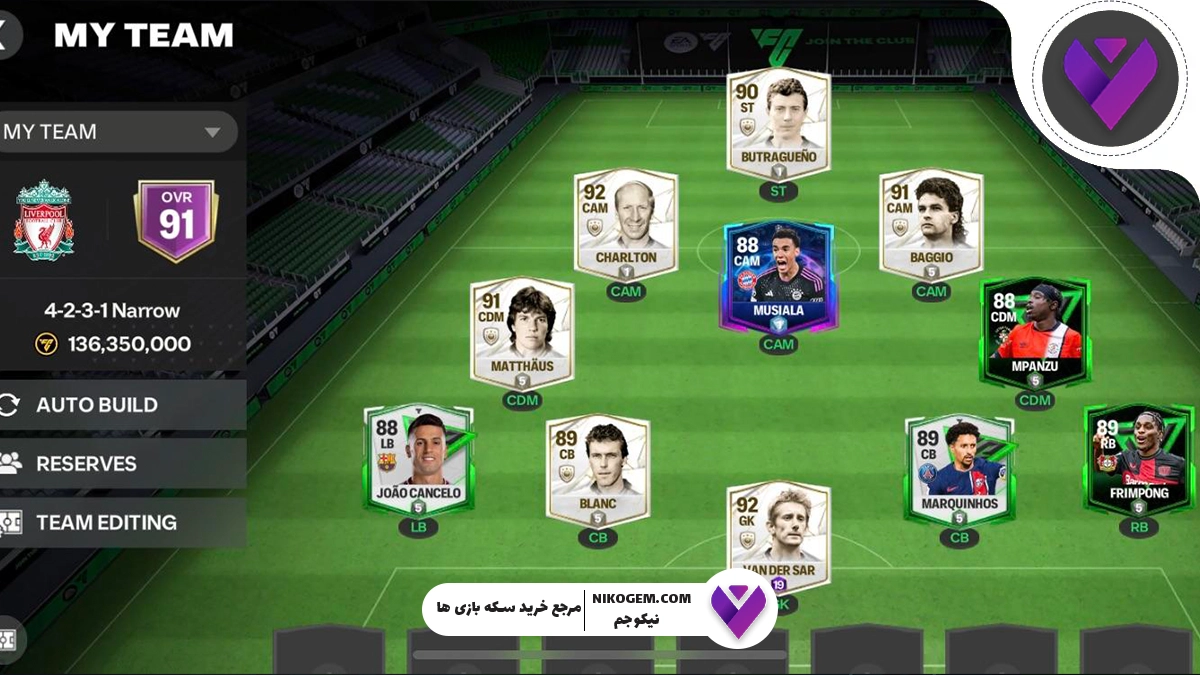Select the Blanc centre-back card

tap(598, 470)
